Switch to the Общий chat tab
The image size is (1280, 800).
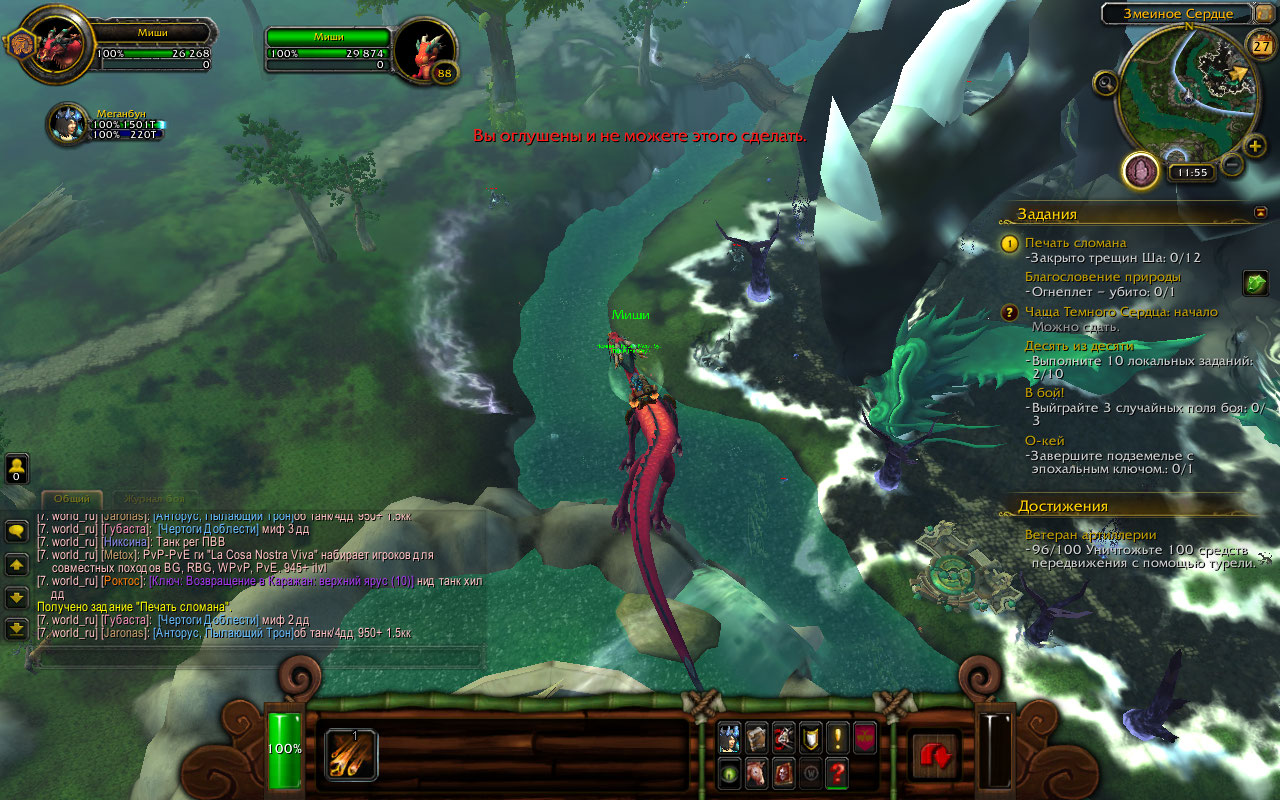(x=72, y=498)
